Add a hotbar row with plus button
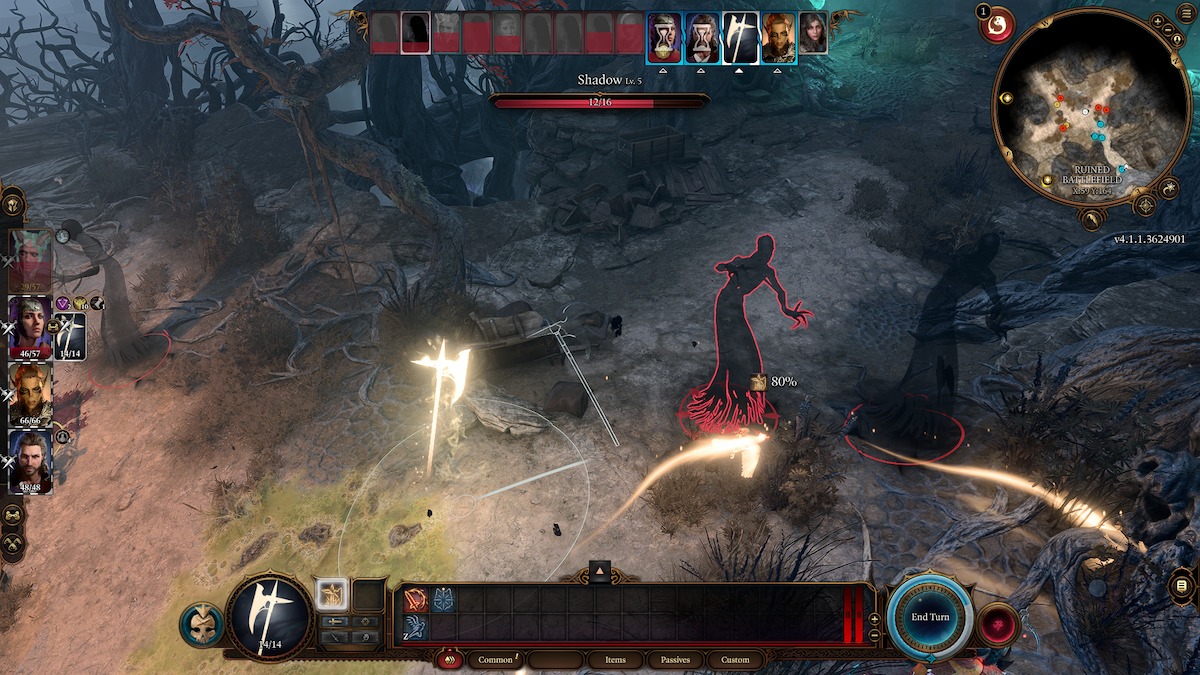Viewport: 1200px width, 675px height. tap(875, 619)
